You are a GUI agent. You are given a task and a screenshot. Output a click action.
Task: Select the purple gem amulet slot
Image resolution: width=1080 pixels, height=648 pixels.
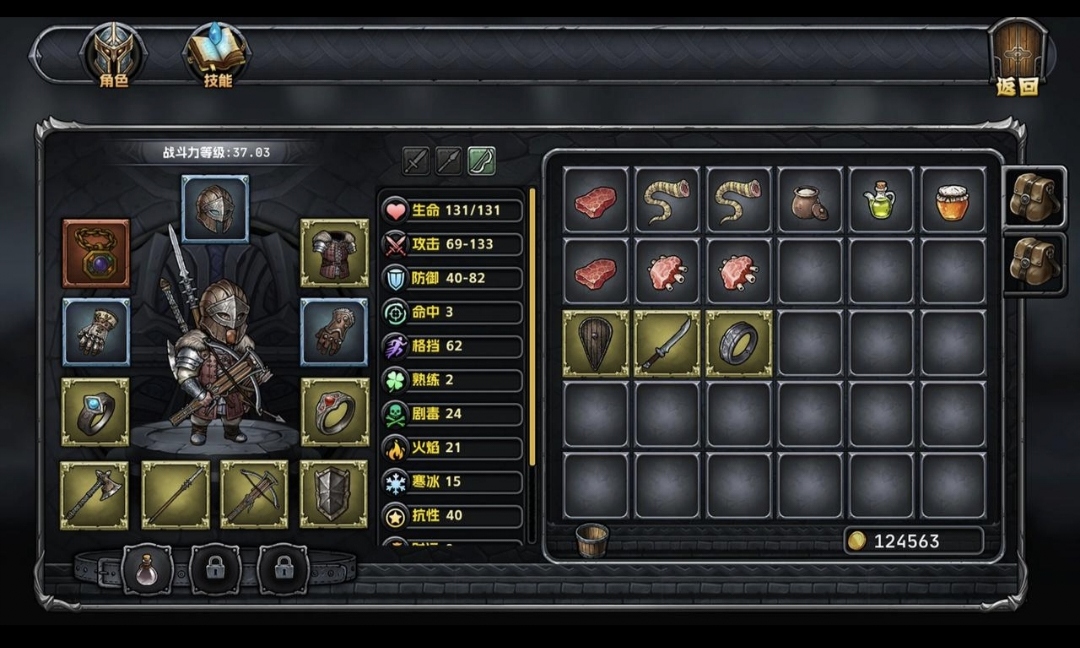(x=96, y=253)
